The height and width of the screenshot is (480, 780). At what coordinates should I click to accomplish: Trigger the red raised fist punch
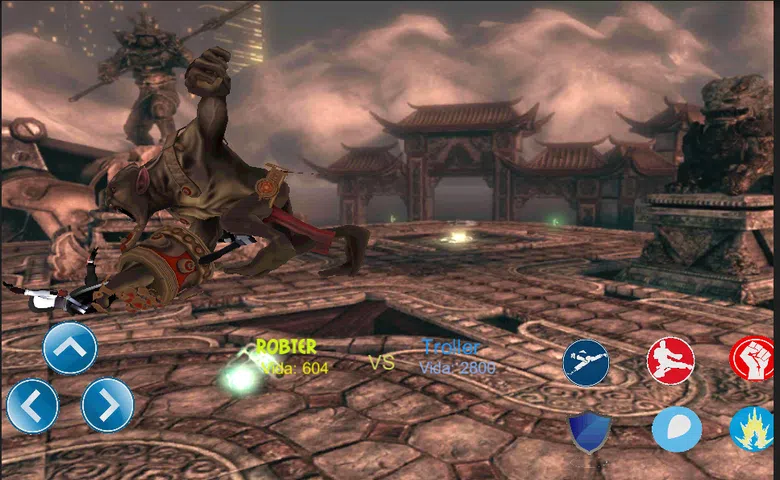(x=752, y=359)
